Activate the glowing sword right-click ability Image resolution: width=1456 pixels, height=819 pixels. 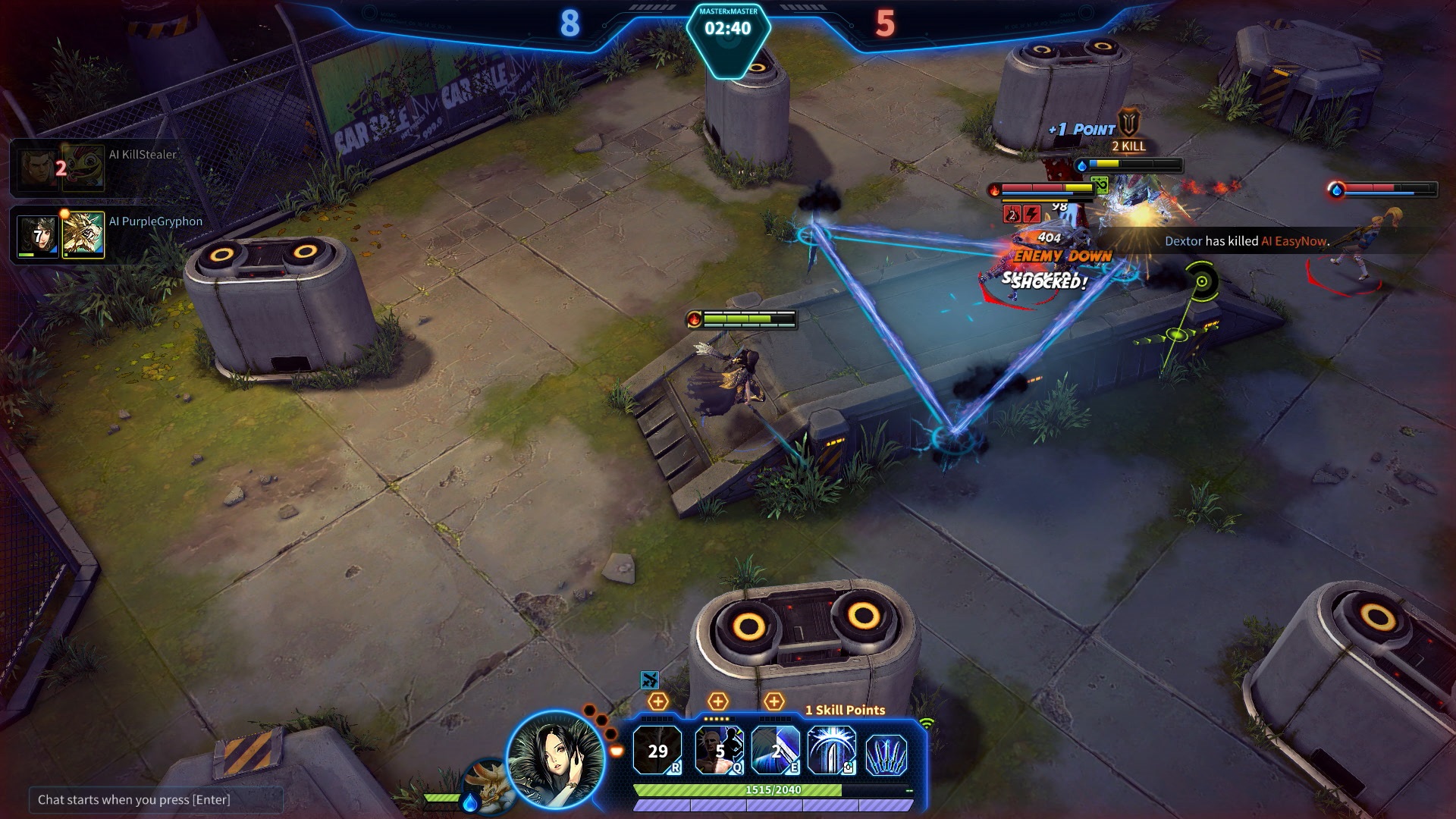[x=831, y=751]
